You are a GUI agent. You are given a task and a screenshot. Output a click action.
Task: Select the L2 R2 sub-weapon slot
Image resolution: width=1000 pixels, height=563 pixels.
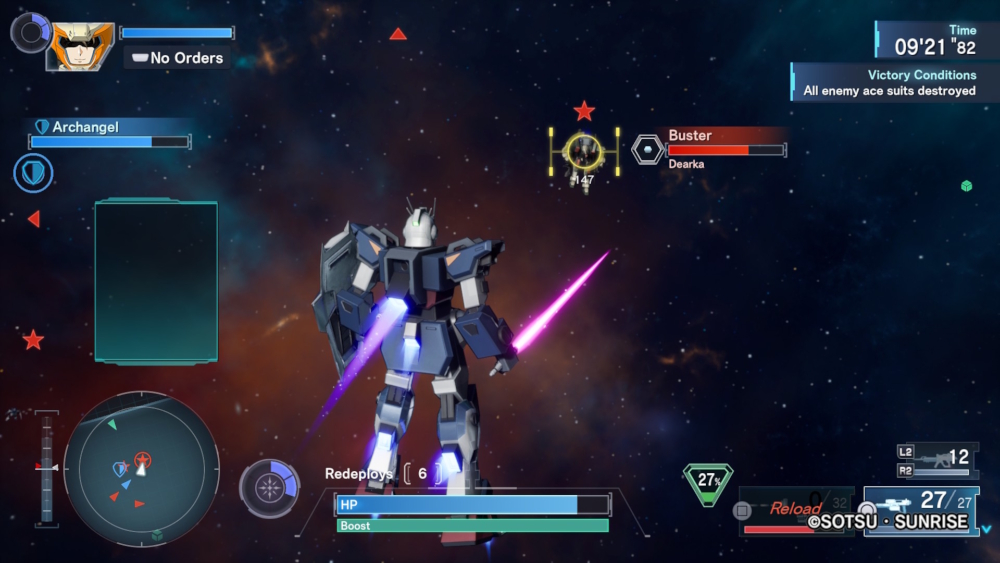pyautogui.click(x=937, y=459)
